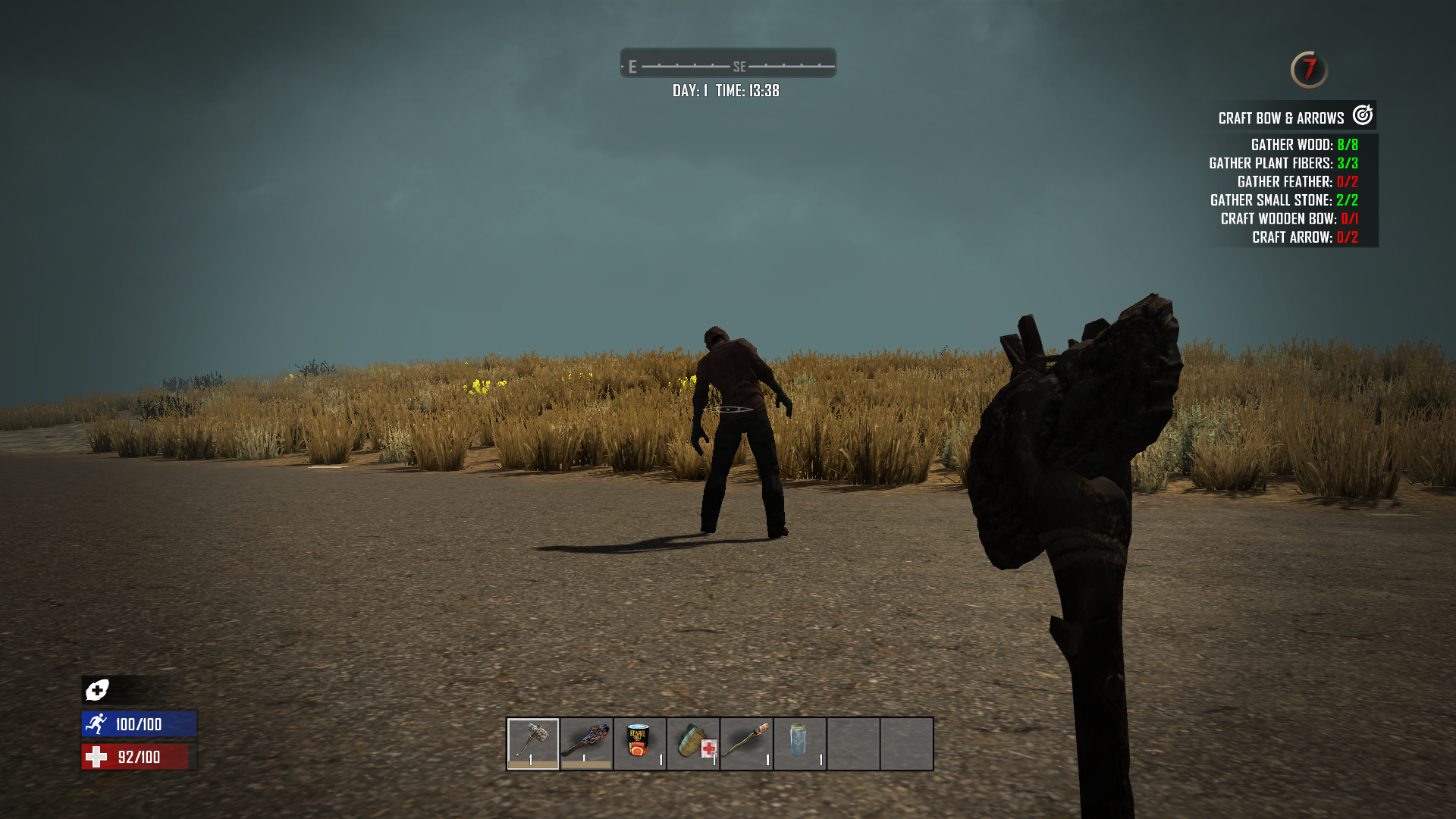Image resolution: width=1456 pixels, height=819 pixels.
Task: Click the healing status effect icon
Action: click(x=96, y=691)
